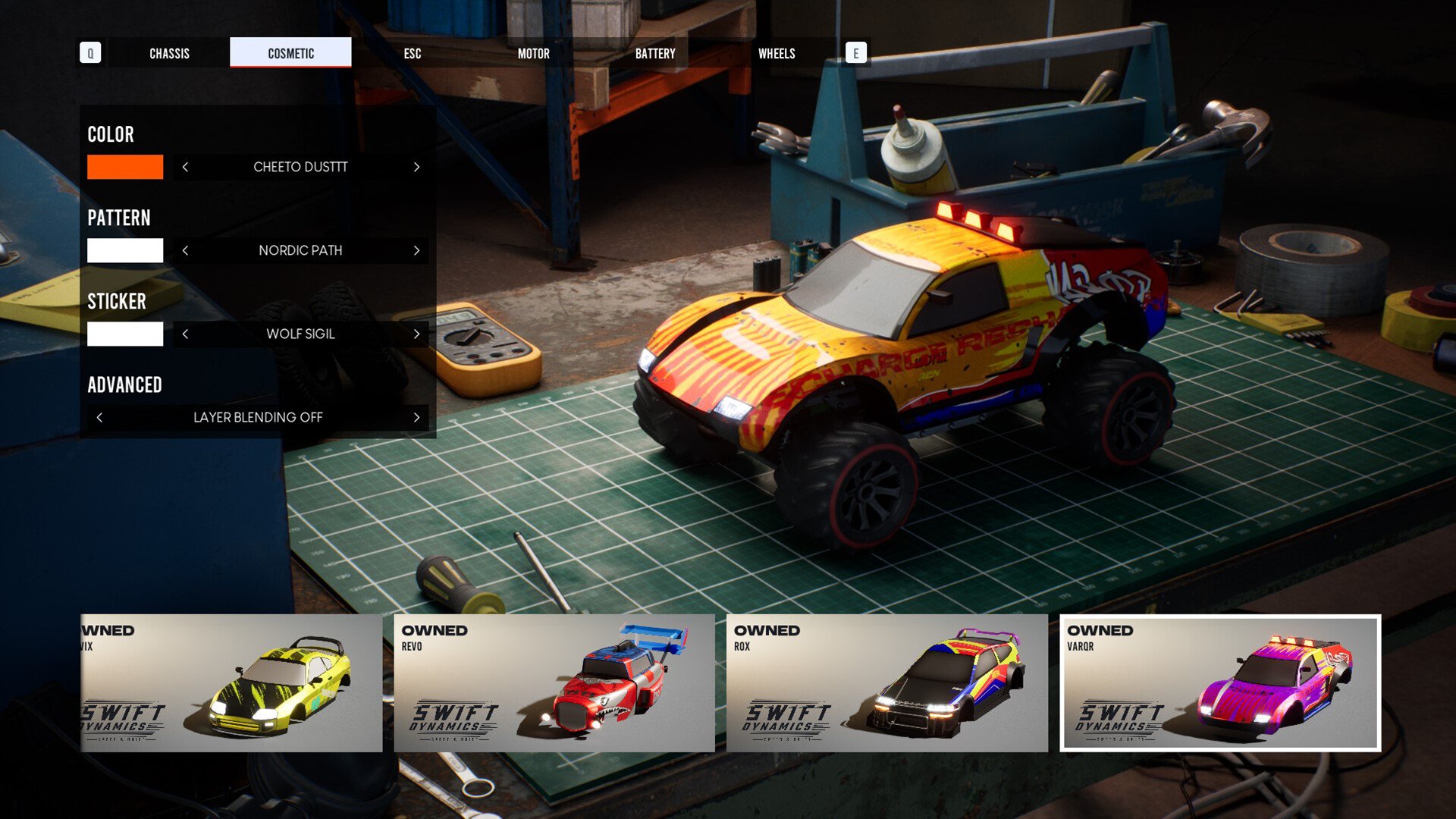Pick the white pattern color swatch
Viewport: 1456px width, 819px height.
(x=125, y=250)
